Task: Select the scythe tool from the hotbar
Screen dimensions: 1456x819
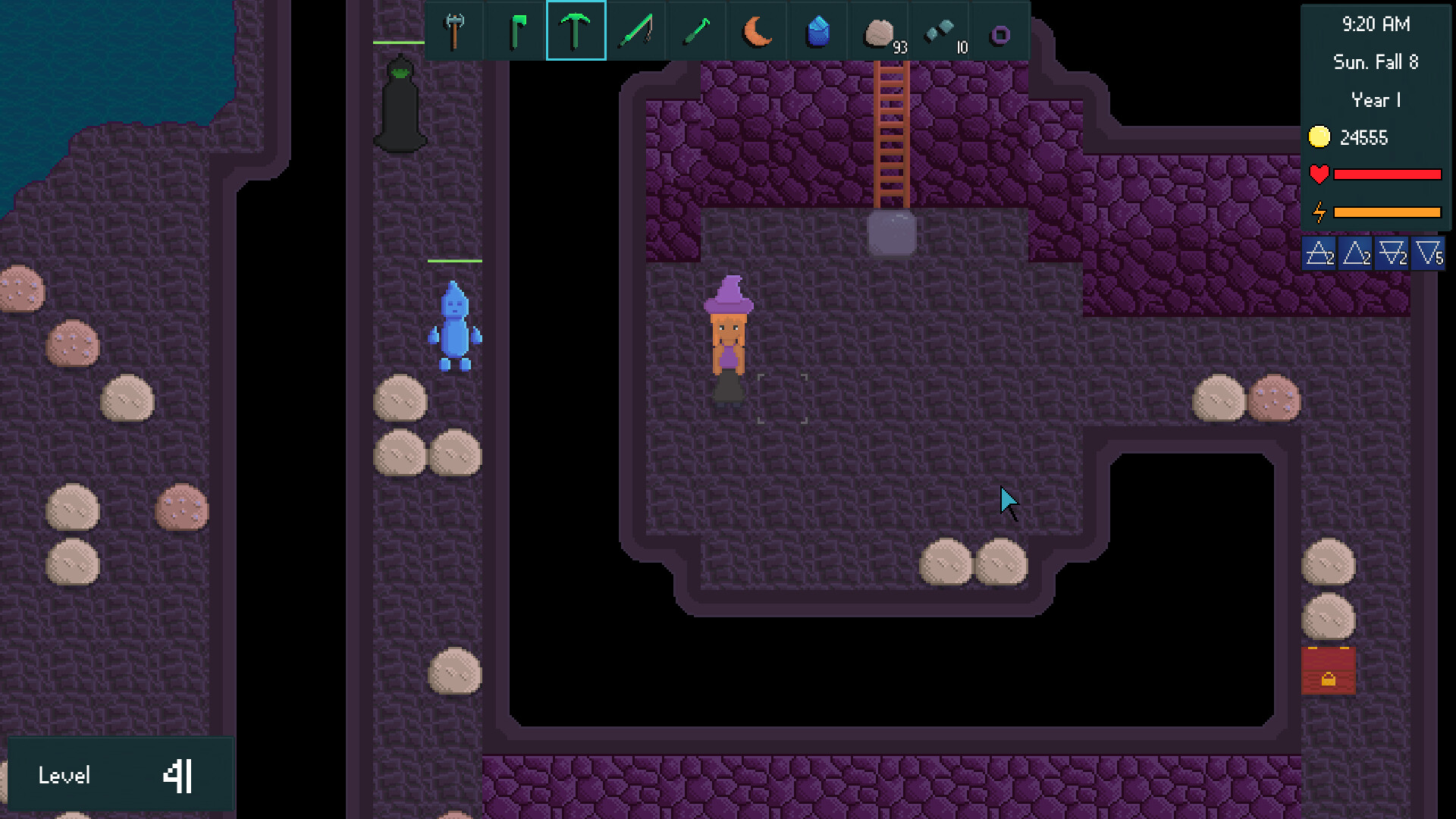Action: 696,30
